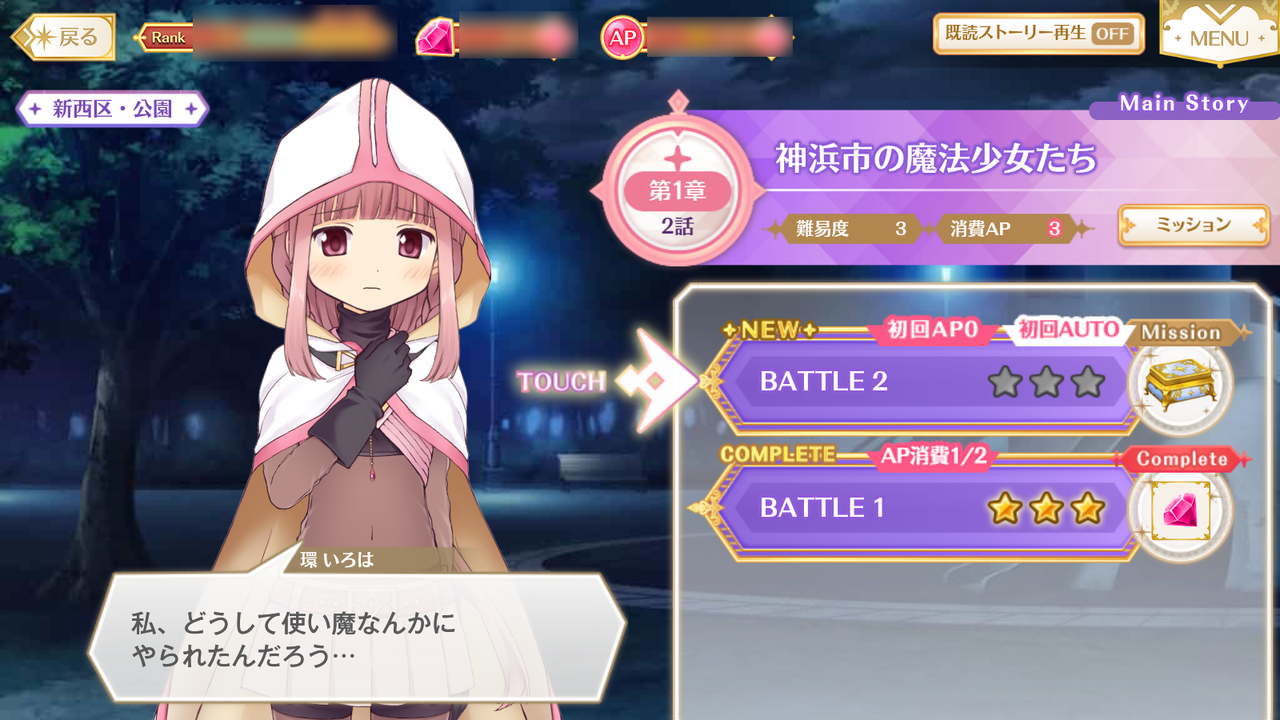Image resolution: width=1280 pixels, height=720 pixels.
Task: Click the treasure chest Mission reward icon
Action: 1180,386
